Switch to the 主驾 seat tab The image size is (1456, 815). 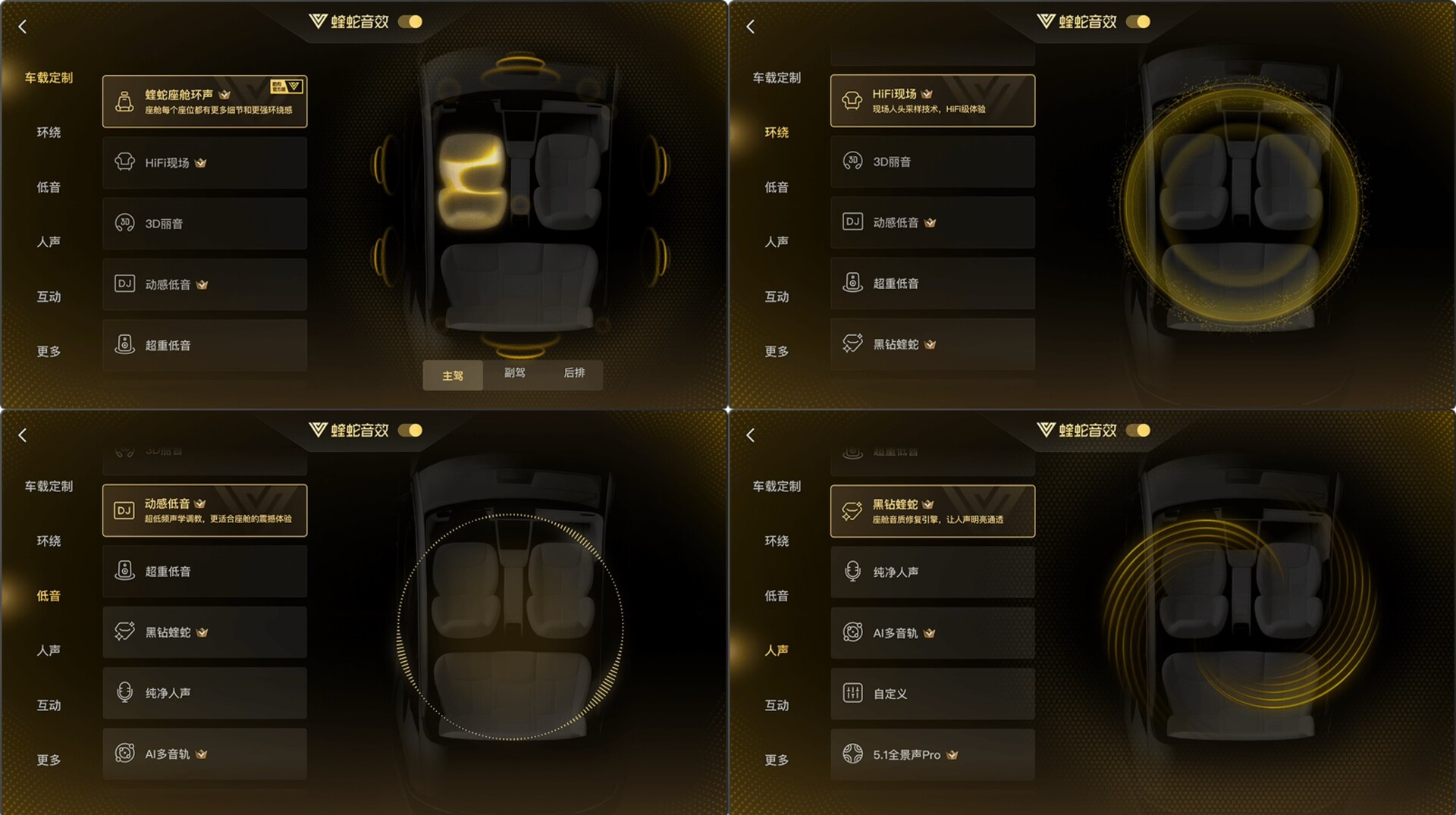pyautogui.click(x=453, y=375)
